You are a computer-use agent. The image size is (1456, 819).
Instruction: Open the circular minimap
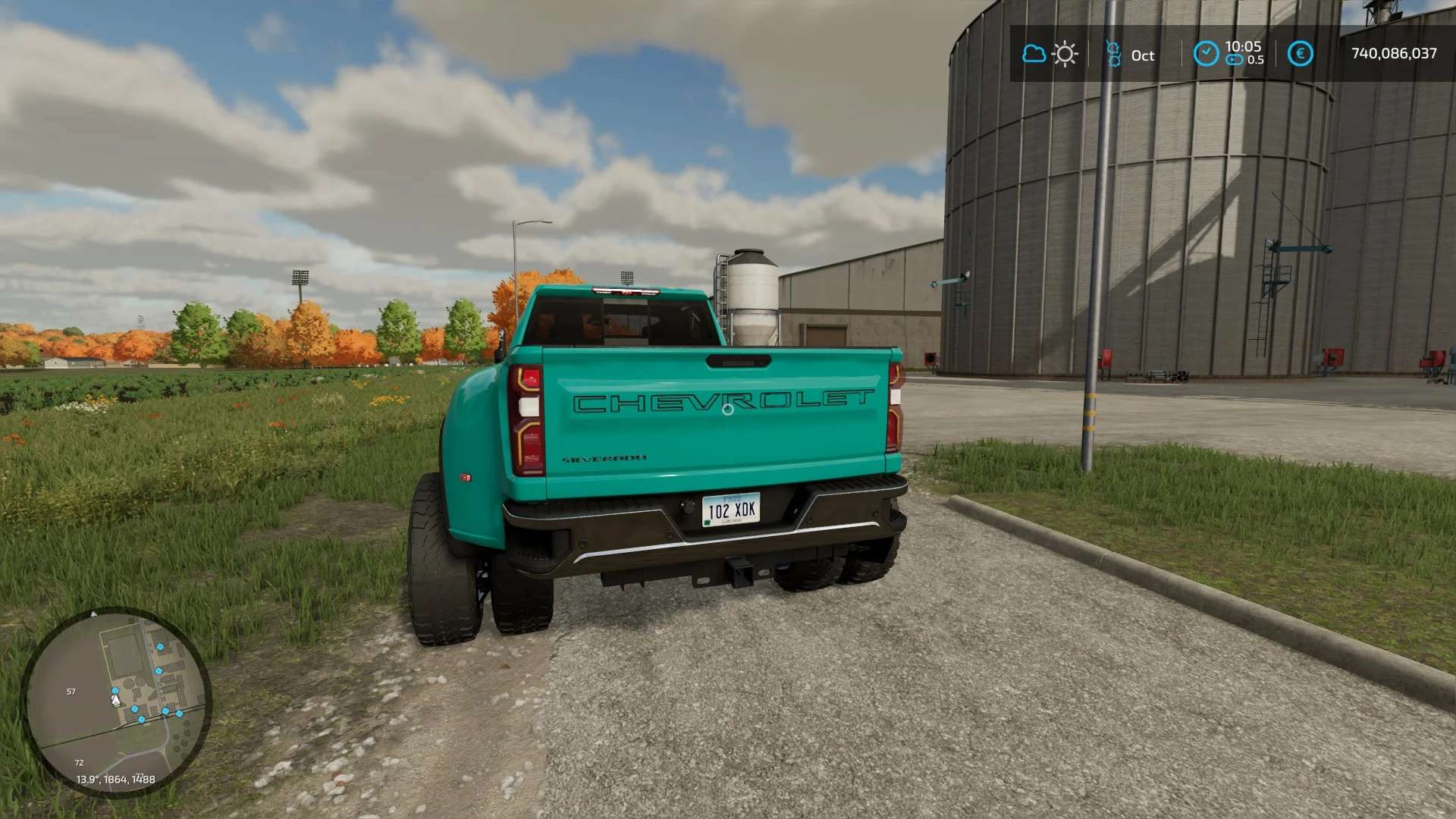(x=115, y=701)
